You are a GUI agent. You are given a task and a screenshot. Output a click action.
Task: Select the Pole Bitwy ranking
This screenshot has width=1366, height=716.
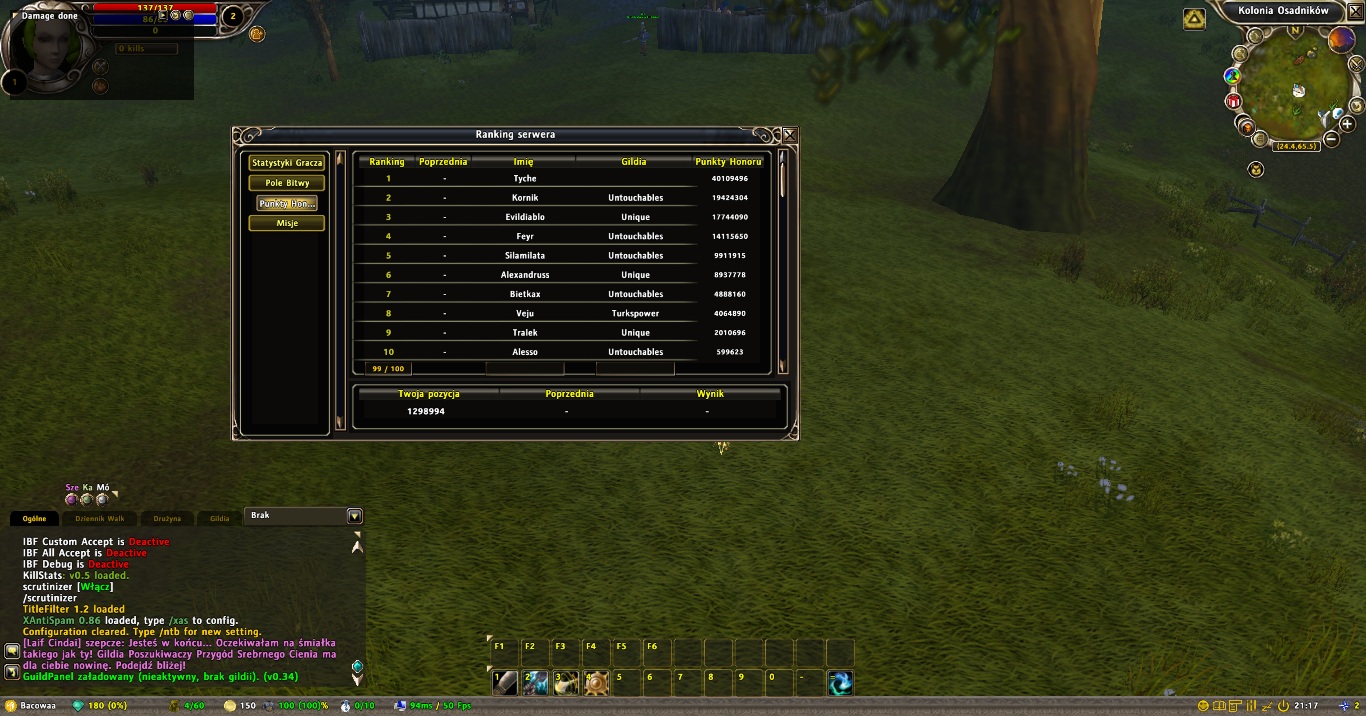[287, 183]
